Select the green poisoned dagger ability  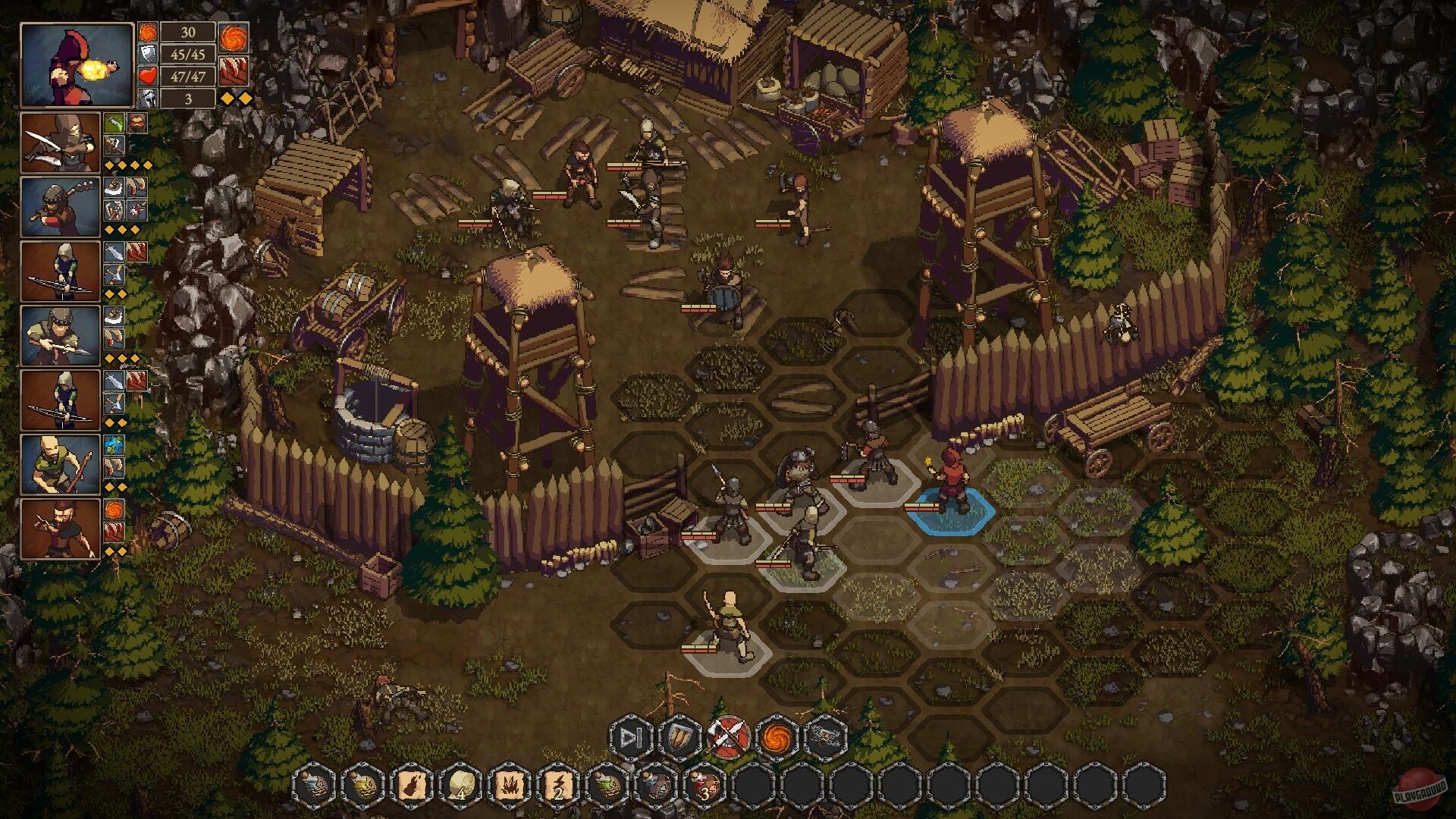[113, 123]
